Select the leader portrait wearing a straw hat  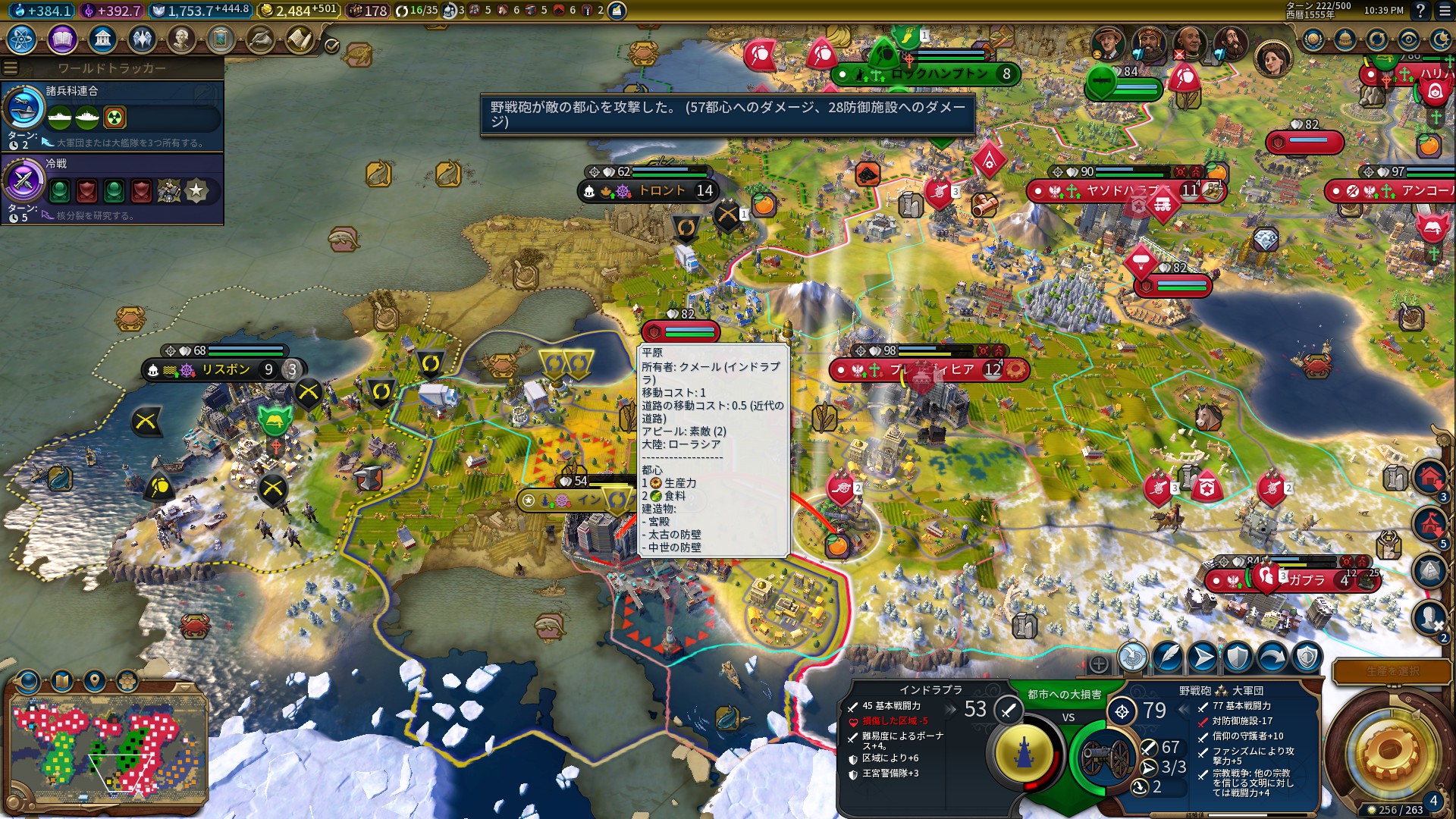pos(1108,42)
